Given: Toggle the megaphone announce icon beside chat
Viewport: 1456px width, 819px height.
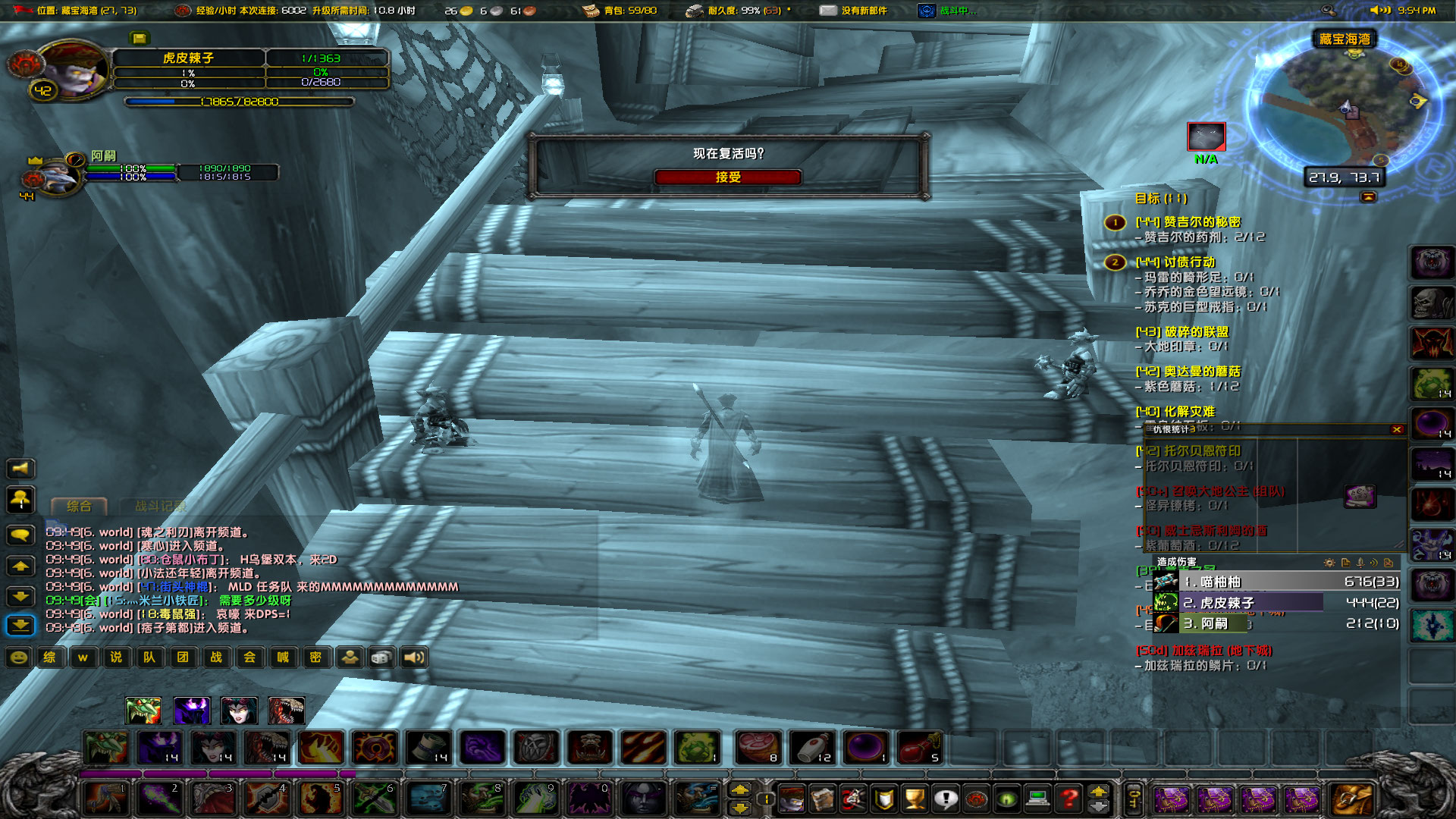Looking at the screenshot, I should pos(20,469).
